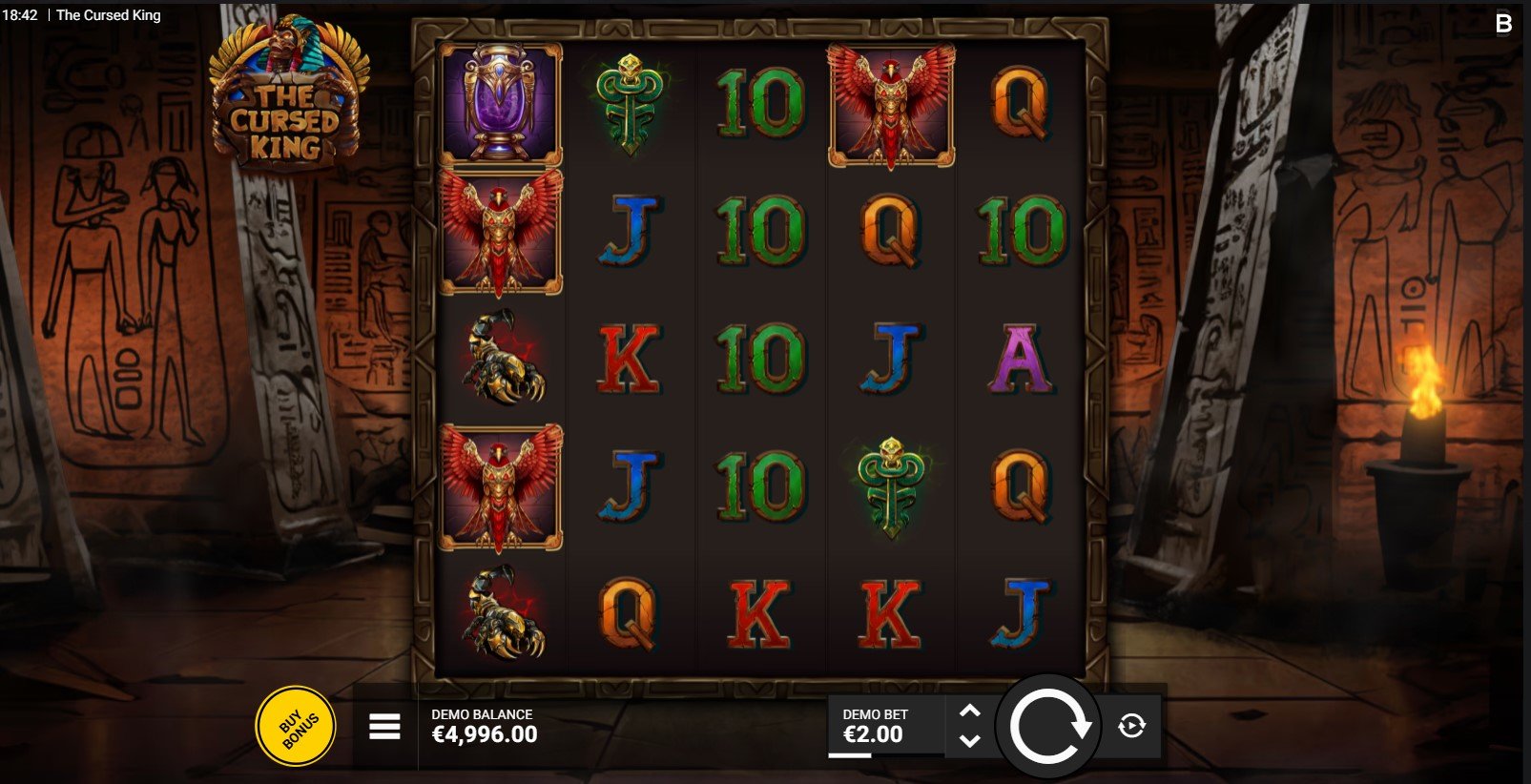Increase the demo bet amount
Image resolution: width=1531 pixels, height=784 pixels.
click(x=969, y=712)
